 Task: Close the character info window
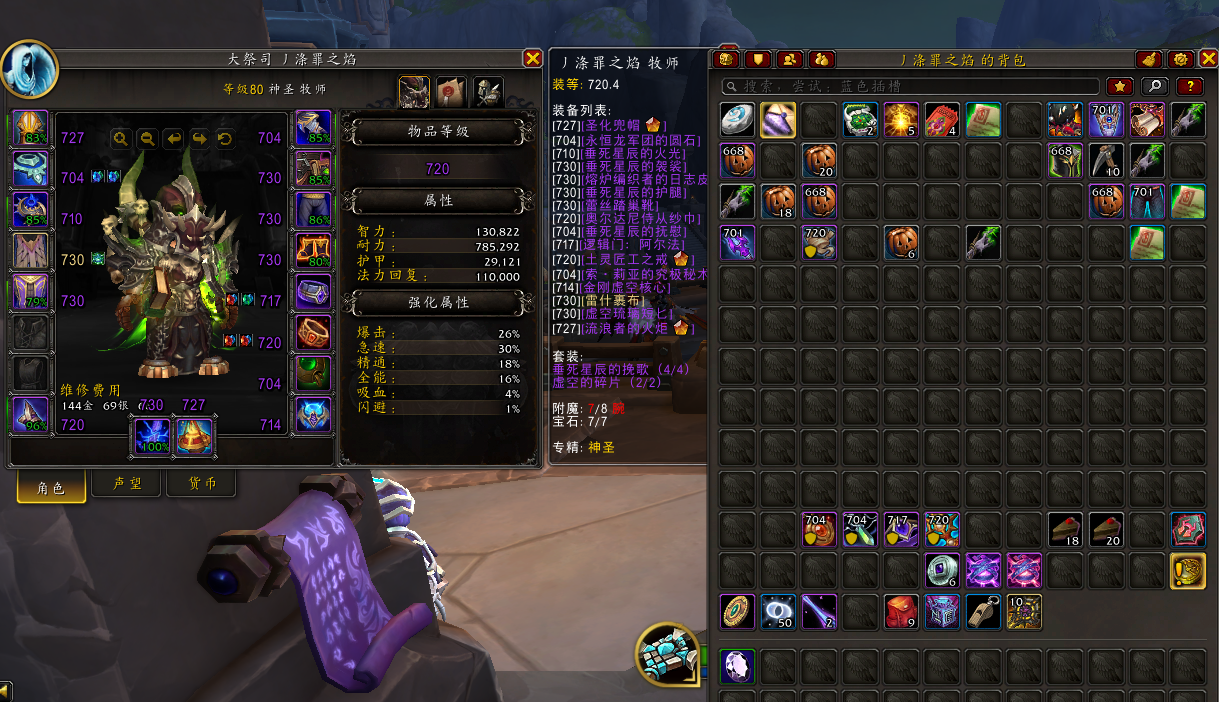pyautogui.click(x=533, y=59)
